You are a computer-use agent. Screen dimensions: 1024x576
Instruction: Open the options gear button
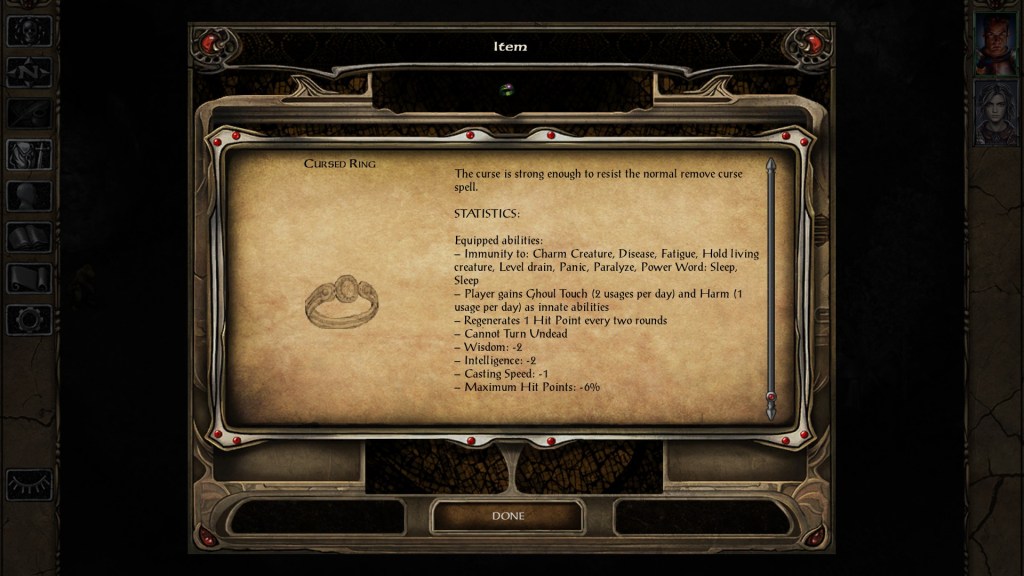pyautogui.click(x=29, y=319)
